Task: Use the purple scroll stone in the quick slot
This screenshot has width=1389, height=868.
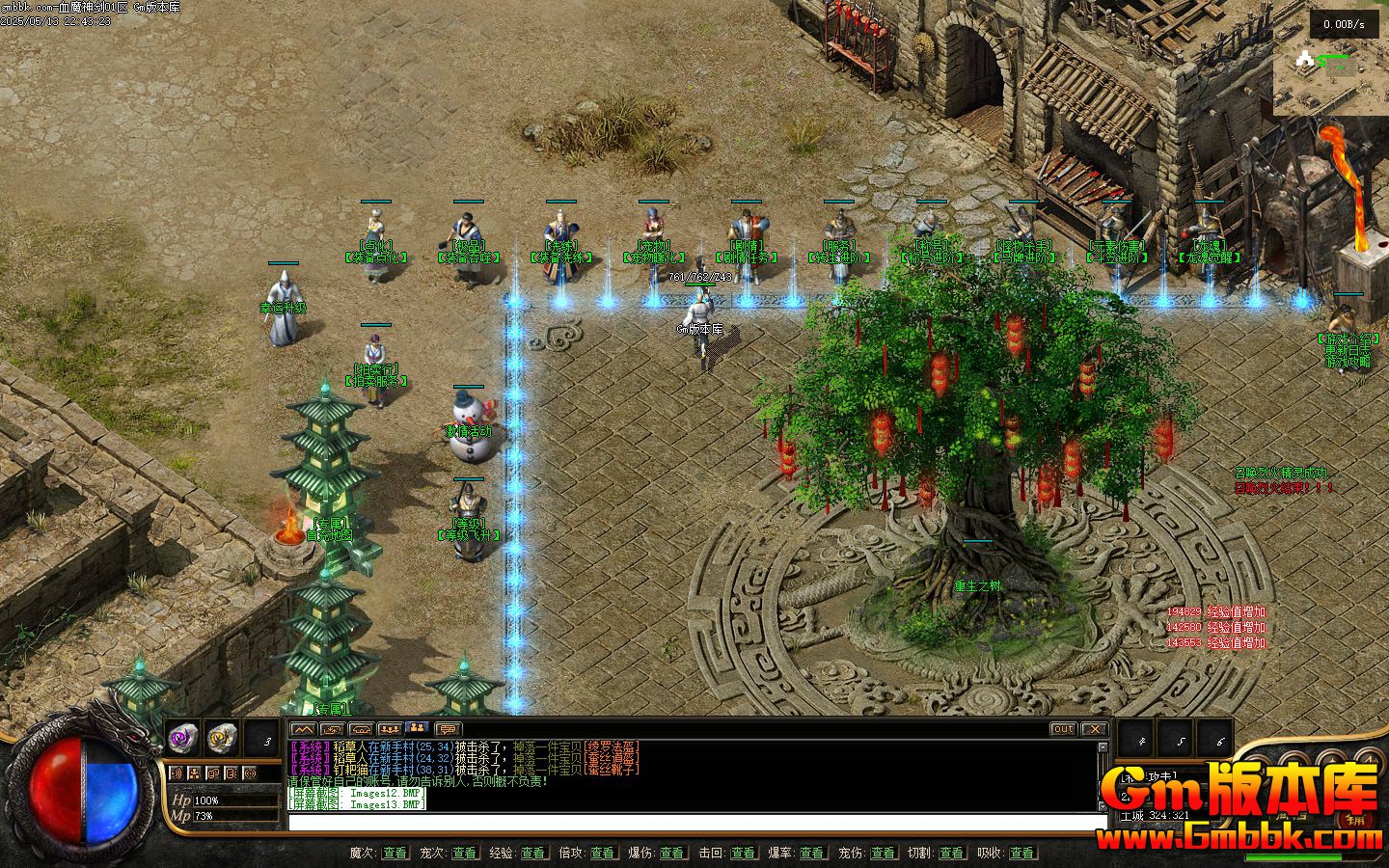Action: pos(181,738)
